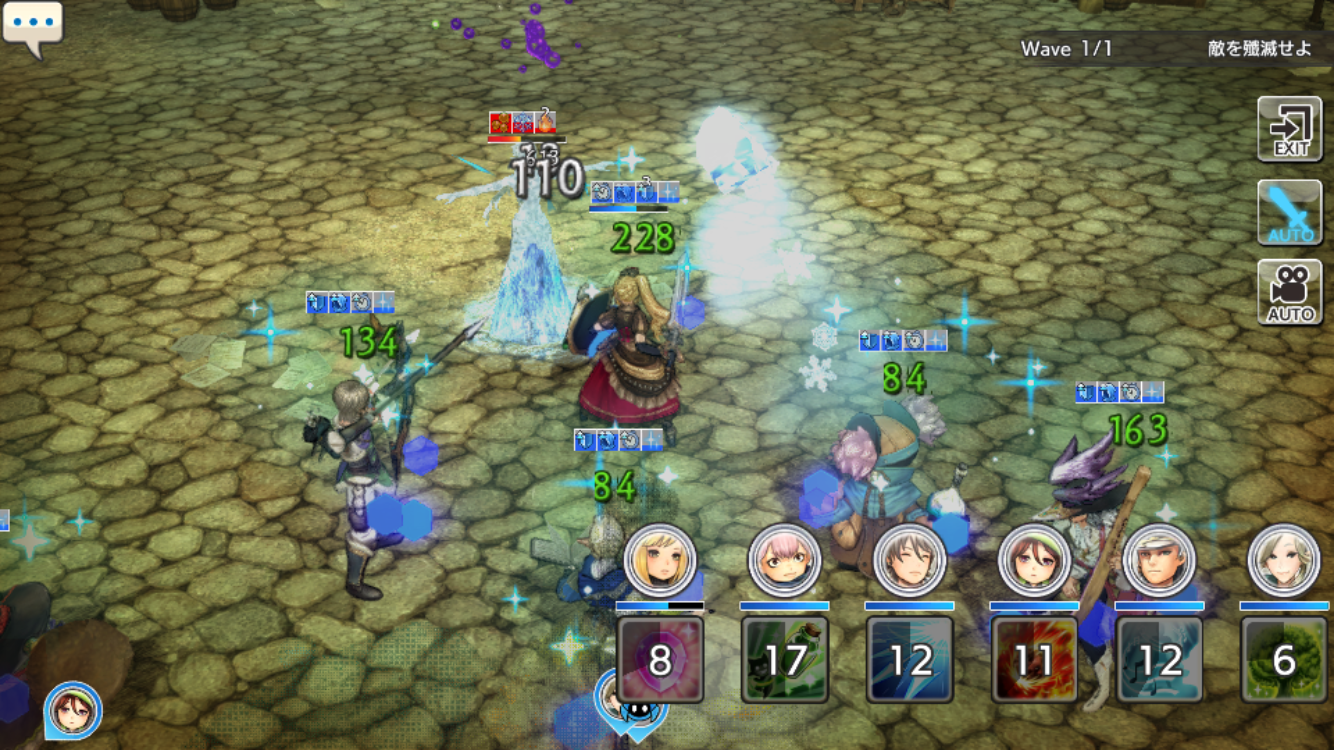This screenshot has width=1334, height=750.
Task: Select the white-capped man character portrait
Action: (x=1160, y=560)
